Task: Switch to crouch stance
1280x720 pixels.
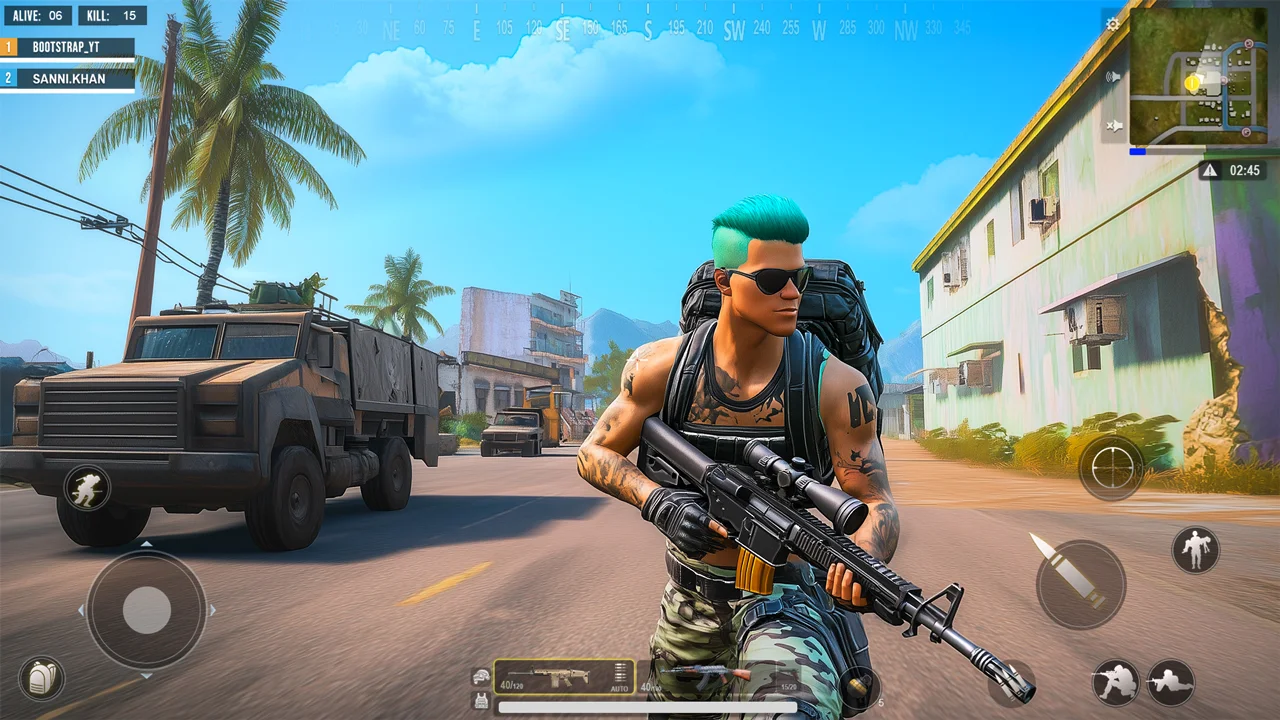Action: point(1115,682)
